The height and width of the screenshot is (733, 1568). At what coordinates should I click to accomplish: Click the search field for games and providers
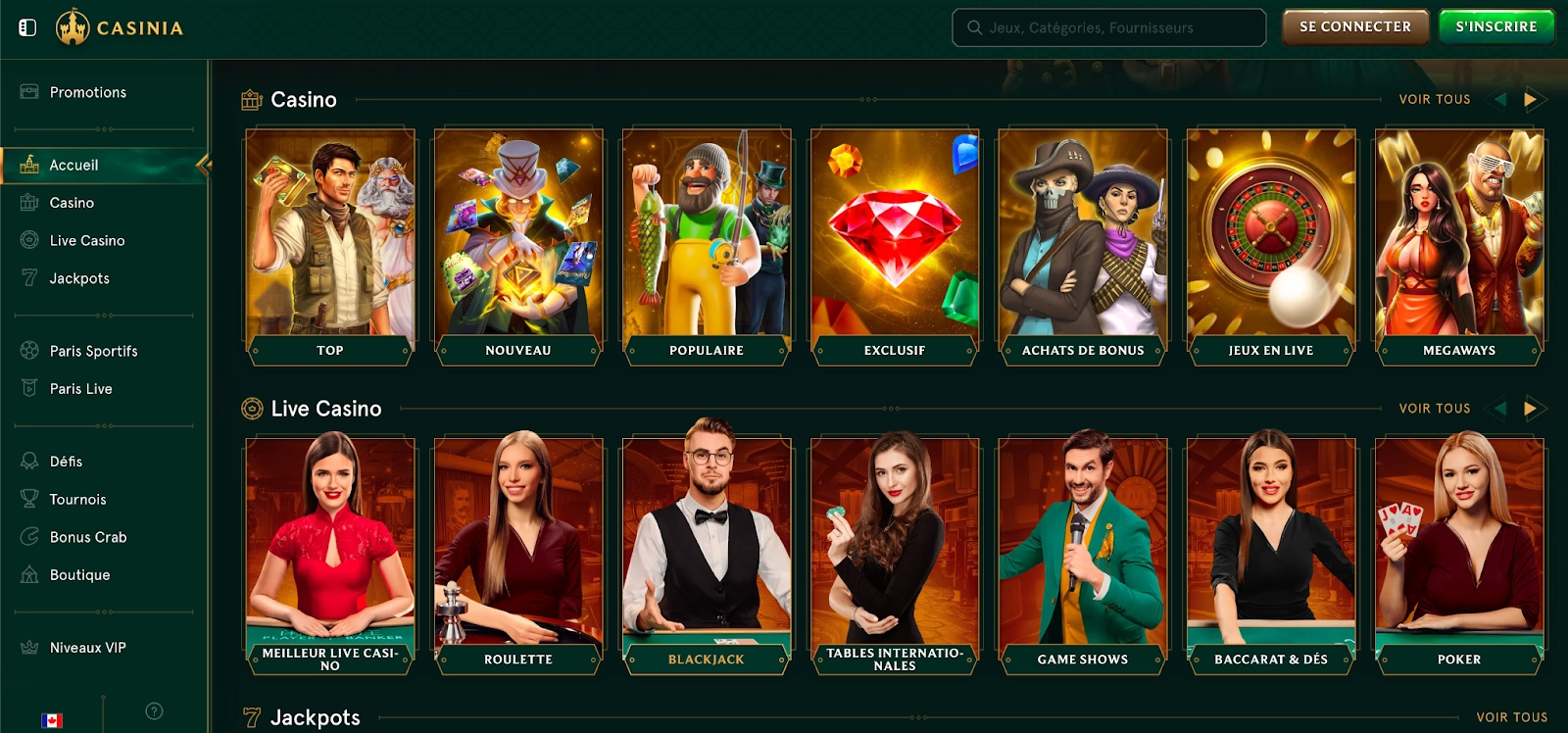[1108, 27]
